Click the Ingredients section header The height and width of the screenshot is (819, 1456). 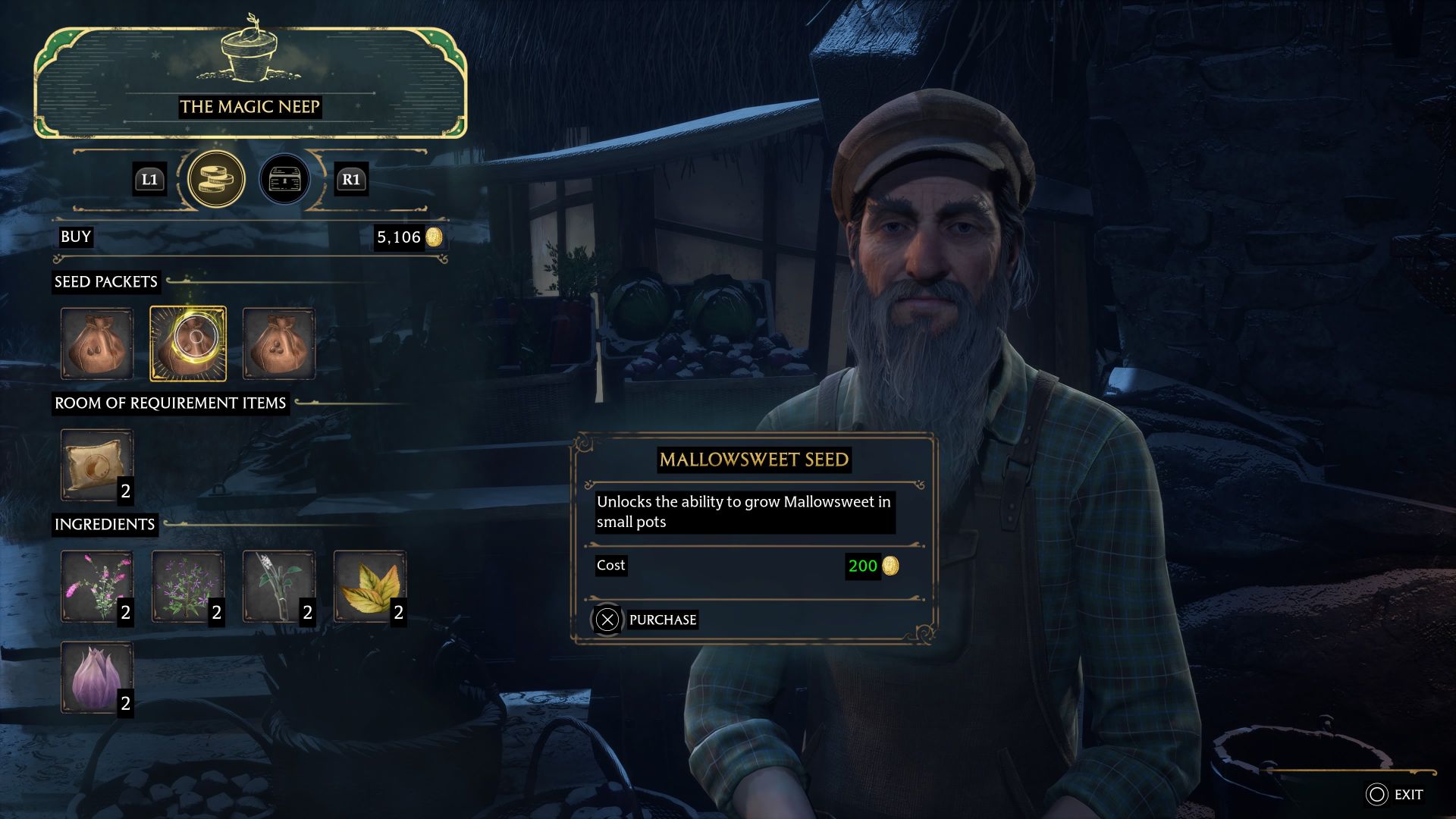[x=105, y=524]
